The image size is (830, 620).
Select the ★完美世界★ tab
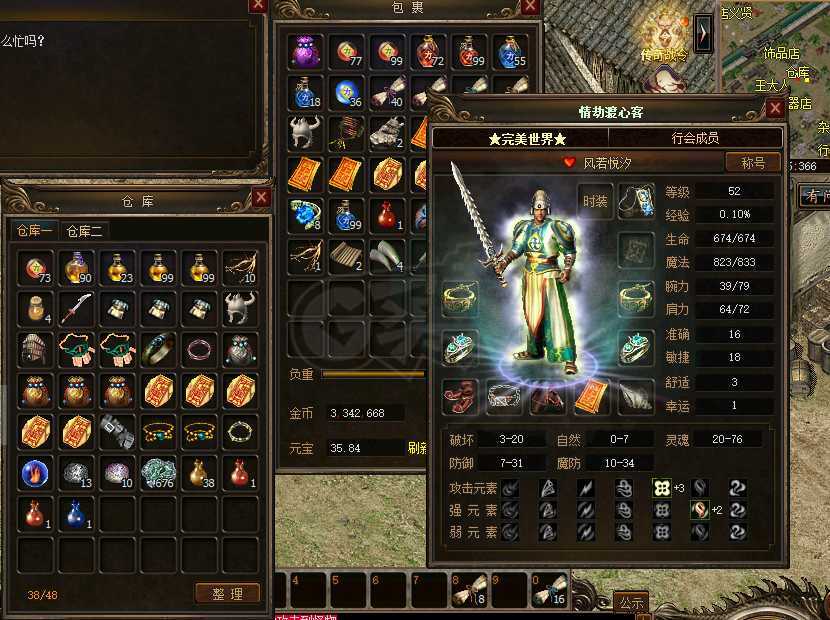click(528, 138)
